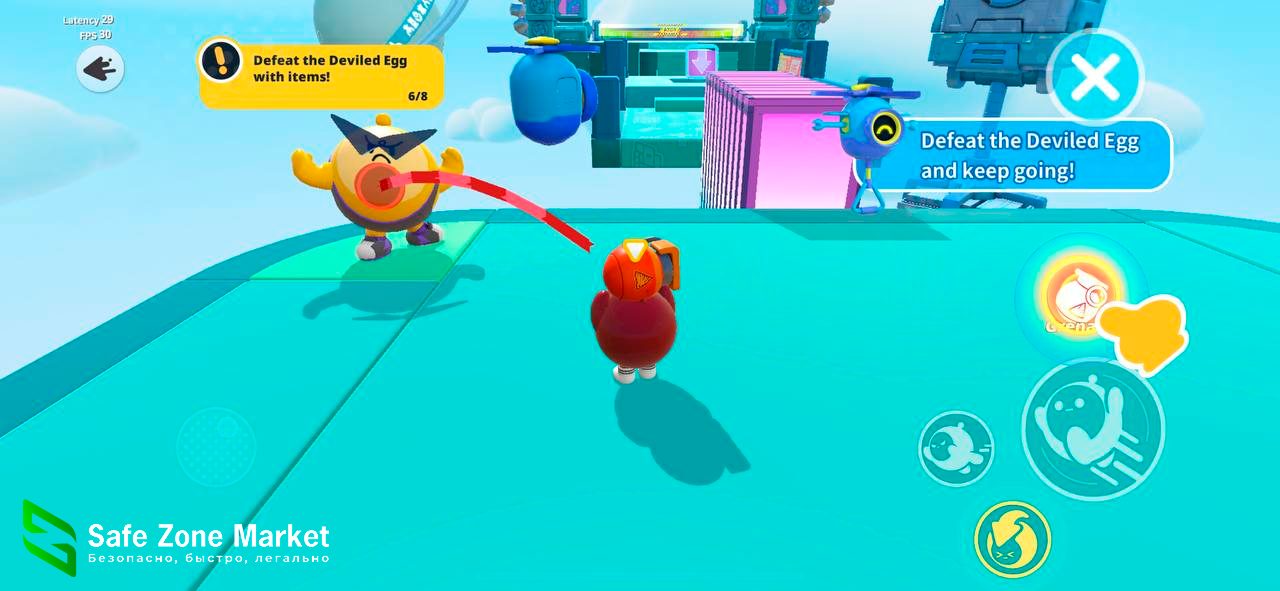Trigger the small dash roll button
Viewport: 1280px width, 591px height.
click(956, 449)
